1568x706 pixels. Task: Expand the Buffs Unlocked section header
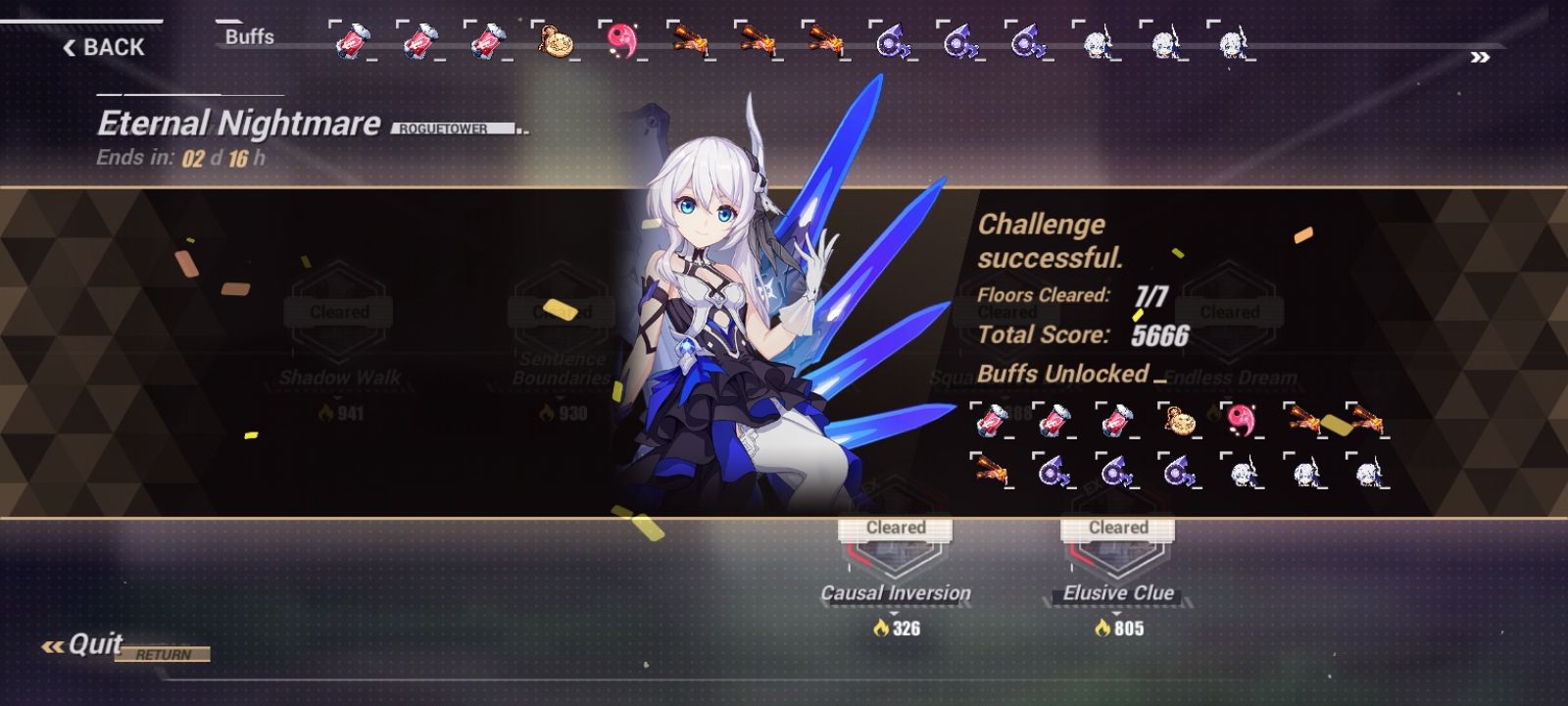(1063, 375)
